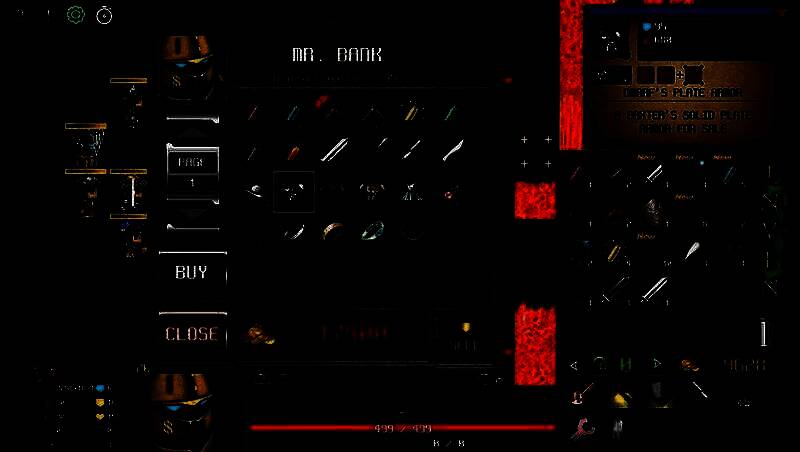
Task: Go to the previous shop page with up arrow
Action: pyautogui.click(x=191, y=126)
